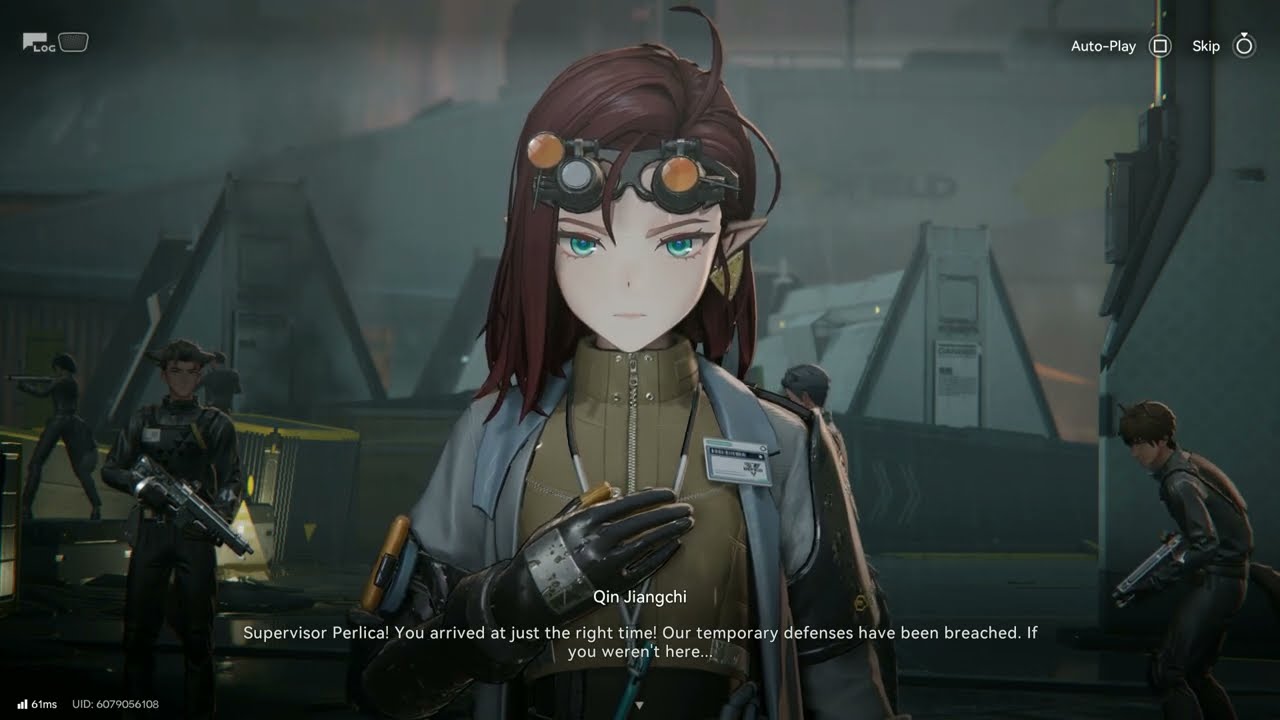Viewport: 1280px width, 720px height.
Task: Advance dialogue with the continue arrow
Action: 640,705
